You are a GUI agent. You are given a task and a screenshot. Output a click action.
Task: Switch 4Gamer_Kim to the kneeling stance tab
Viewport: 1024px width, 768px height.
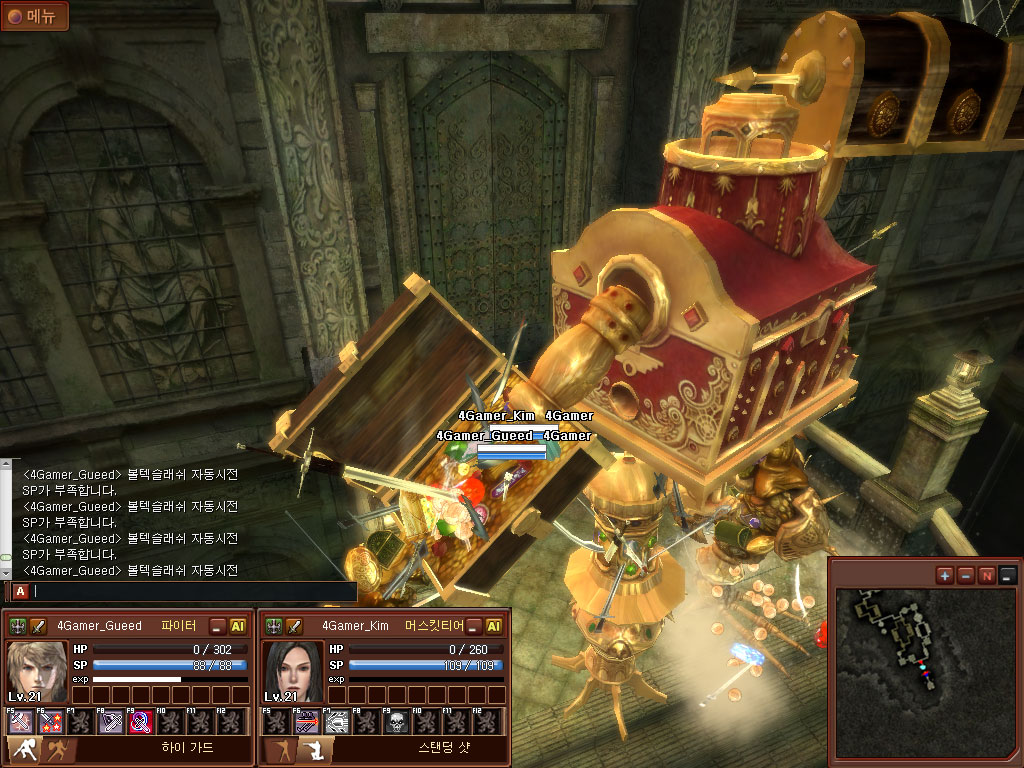(x=315, y=748)
